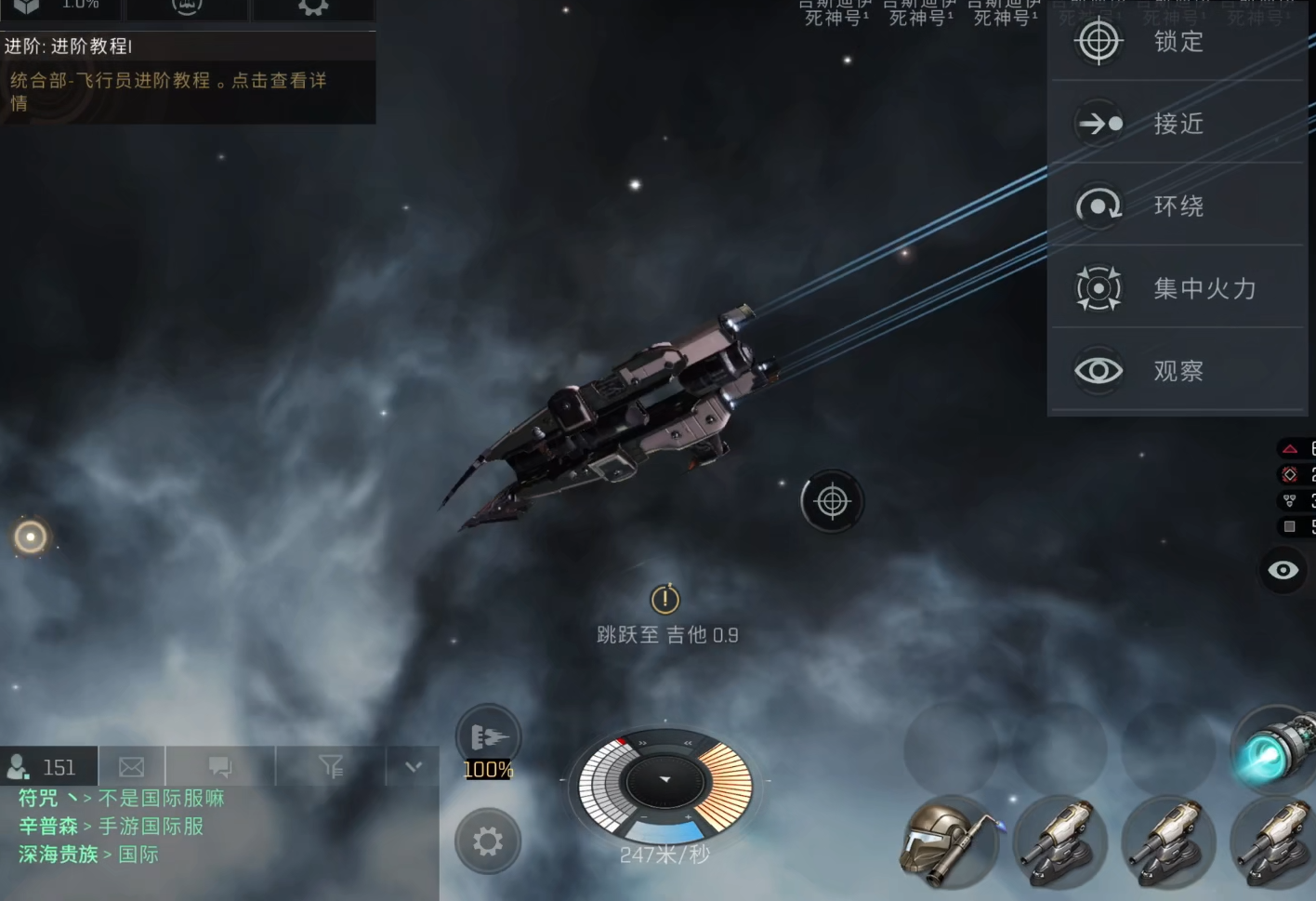Image resolution: width=1316 pixels, height=901 pixels.
Task: Tap the crosshair target button near the ship
Action: point(832,502)
